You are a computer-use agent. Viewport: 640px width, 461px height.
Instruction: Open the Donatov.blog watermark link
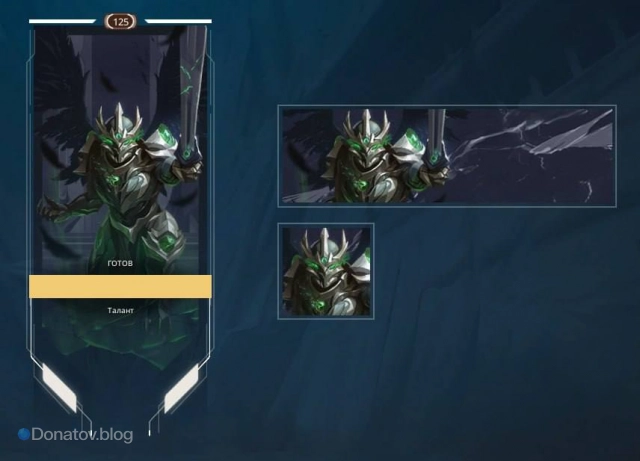click(75, 435)
